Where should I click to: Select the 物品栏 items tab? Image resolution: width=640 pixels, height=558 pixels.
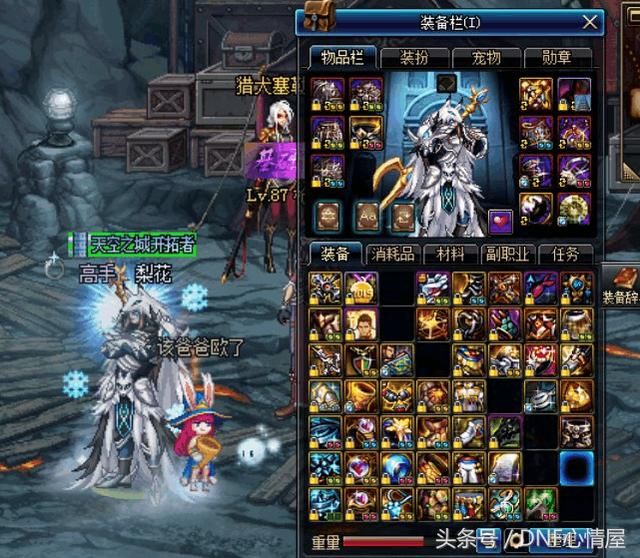pyautogui.click(x=338, y=58)
